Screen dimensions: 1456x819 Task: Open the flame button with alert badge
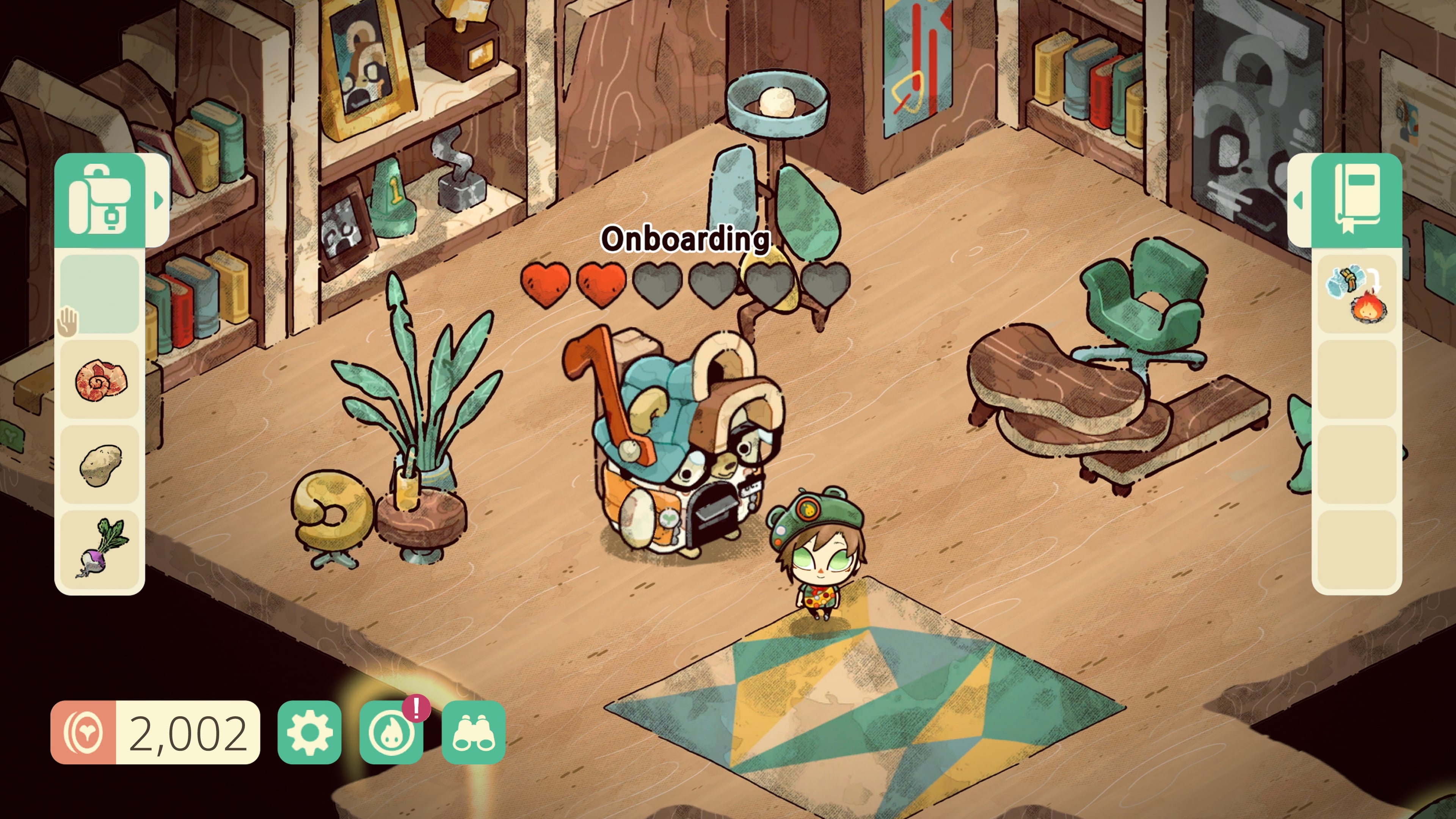tap(391, 733)
